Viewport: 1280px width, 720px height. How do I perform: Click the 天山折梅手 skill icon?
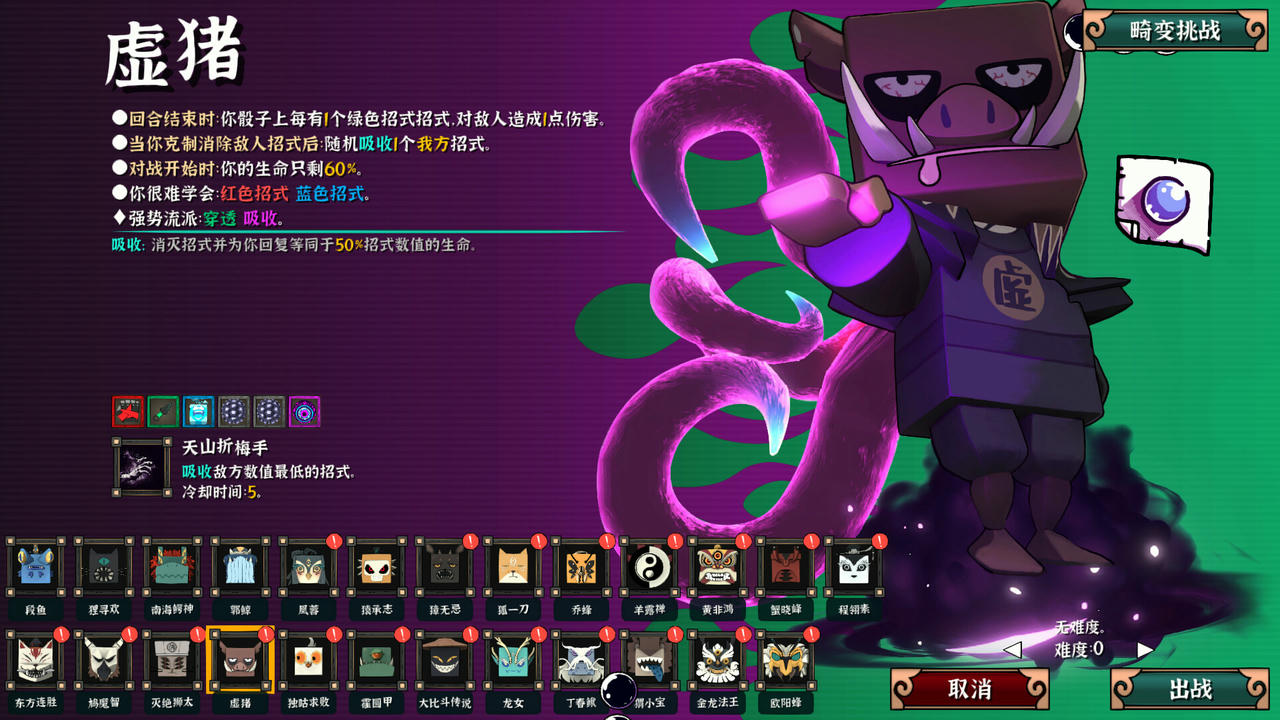(x=141, y=467)
